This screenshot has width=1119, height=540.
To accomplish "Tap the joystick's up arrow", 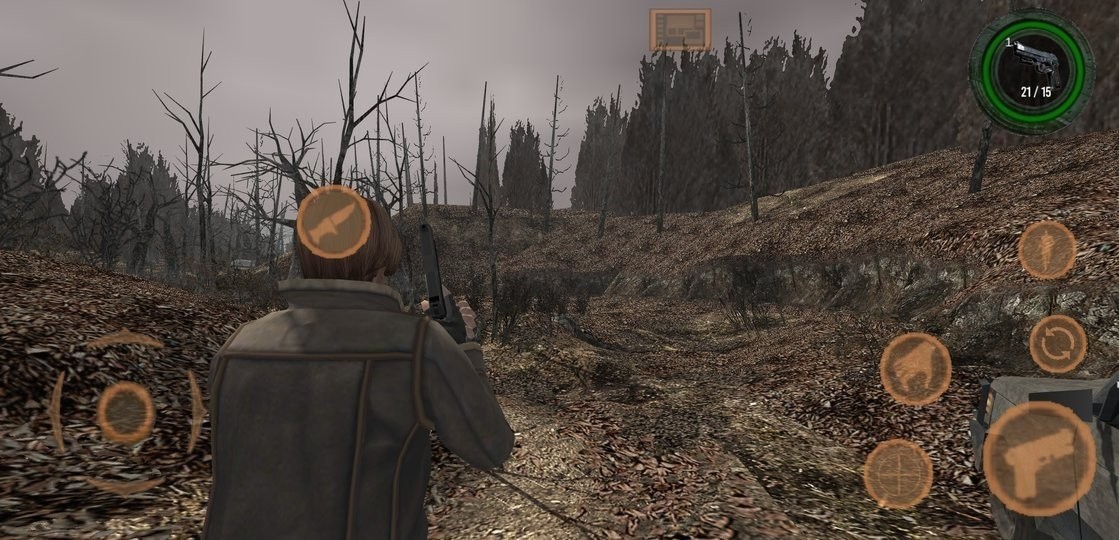I will 125,340.
